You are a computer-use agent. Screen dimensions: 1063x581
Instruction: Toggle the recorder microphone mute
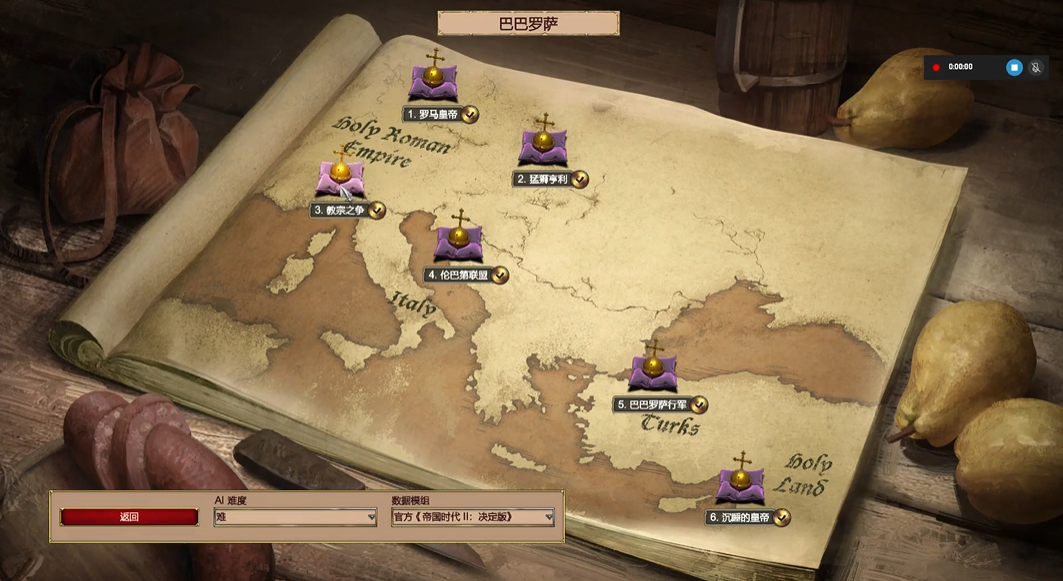[x=1036, y=67]
